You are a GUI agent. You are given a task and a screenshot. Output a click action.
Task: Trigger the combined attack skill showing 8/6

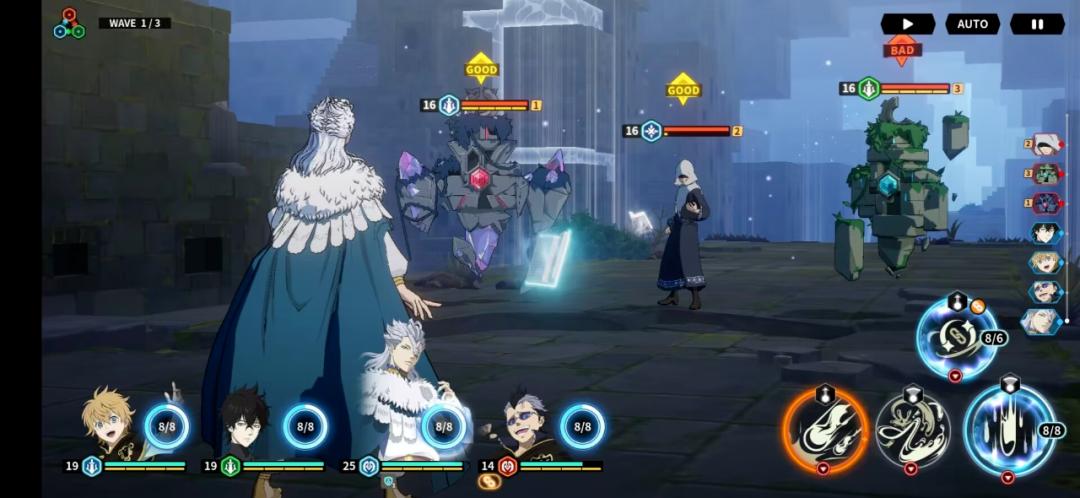[x=956, y=339]
